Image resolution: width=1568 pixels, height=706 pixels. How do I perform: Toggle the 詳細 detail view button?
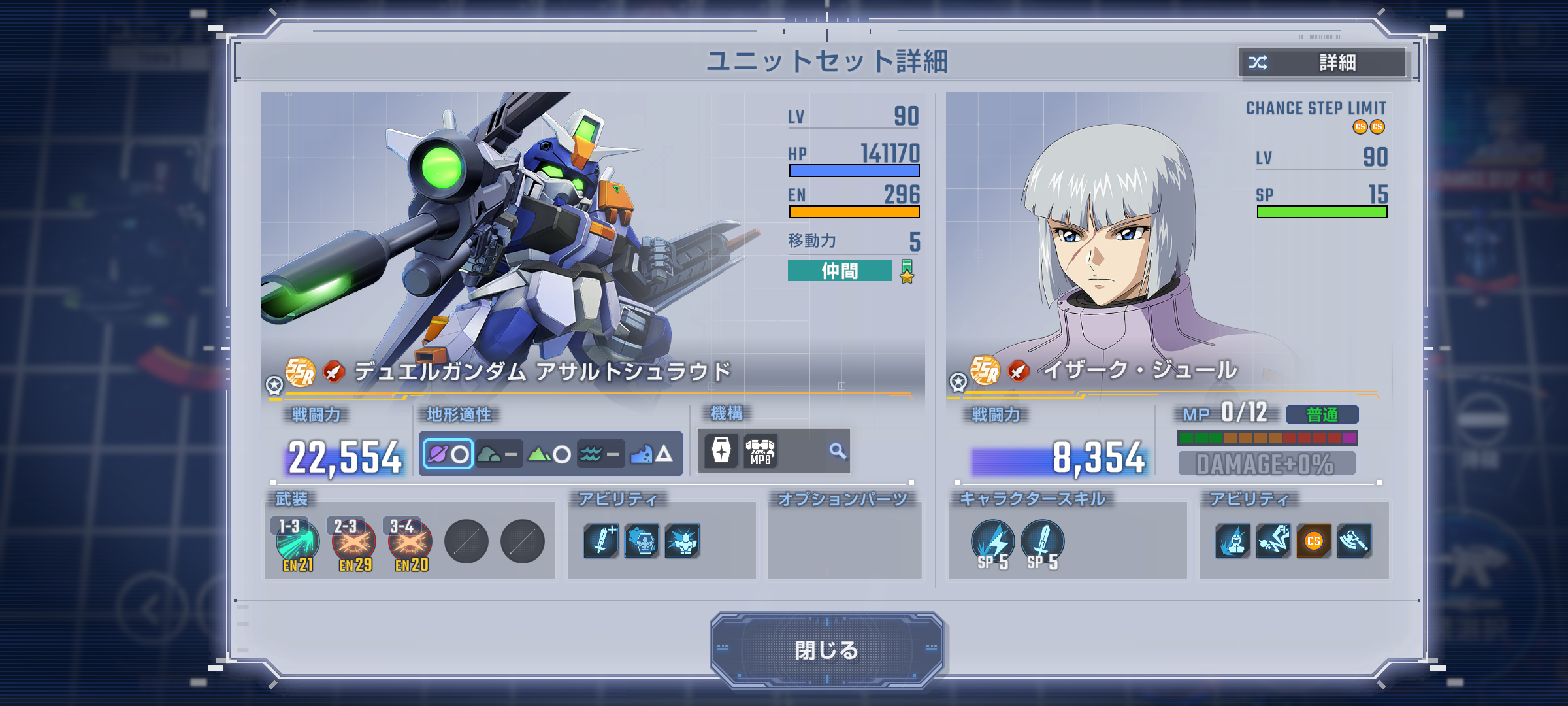1323,63
